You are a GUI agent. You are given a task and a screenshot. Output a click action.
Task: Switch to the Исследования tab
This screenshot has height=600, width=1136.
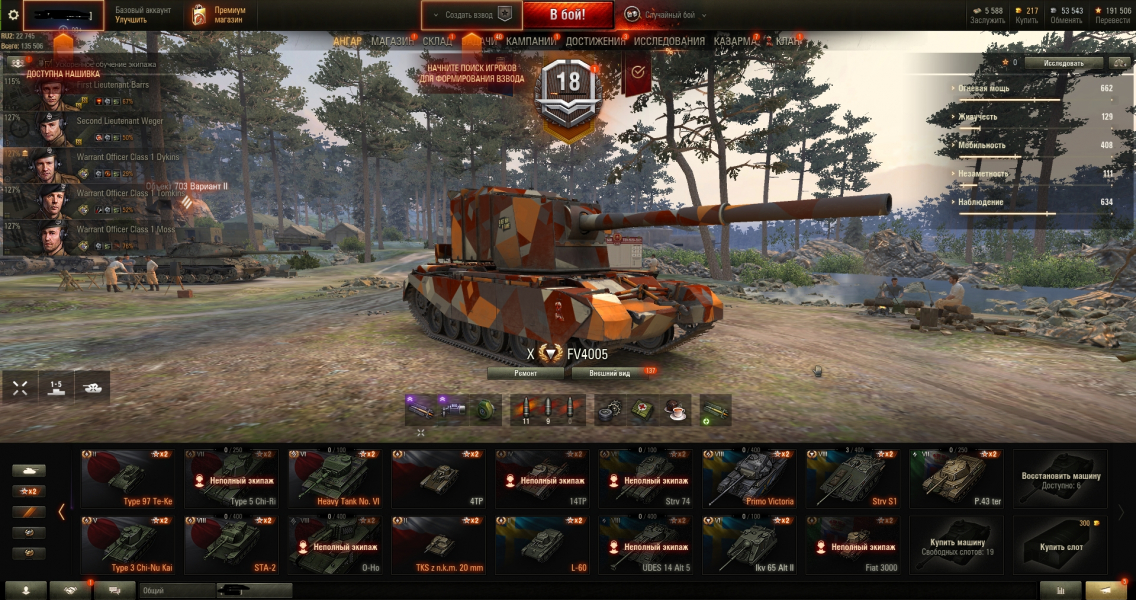pos(669,42)
